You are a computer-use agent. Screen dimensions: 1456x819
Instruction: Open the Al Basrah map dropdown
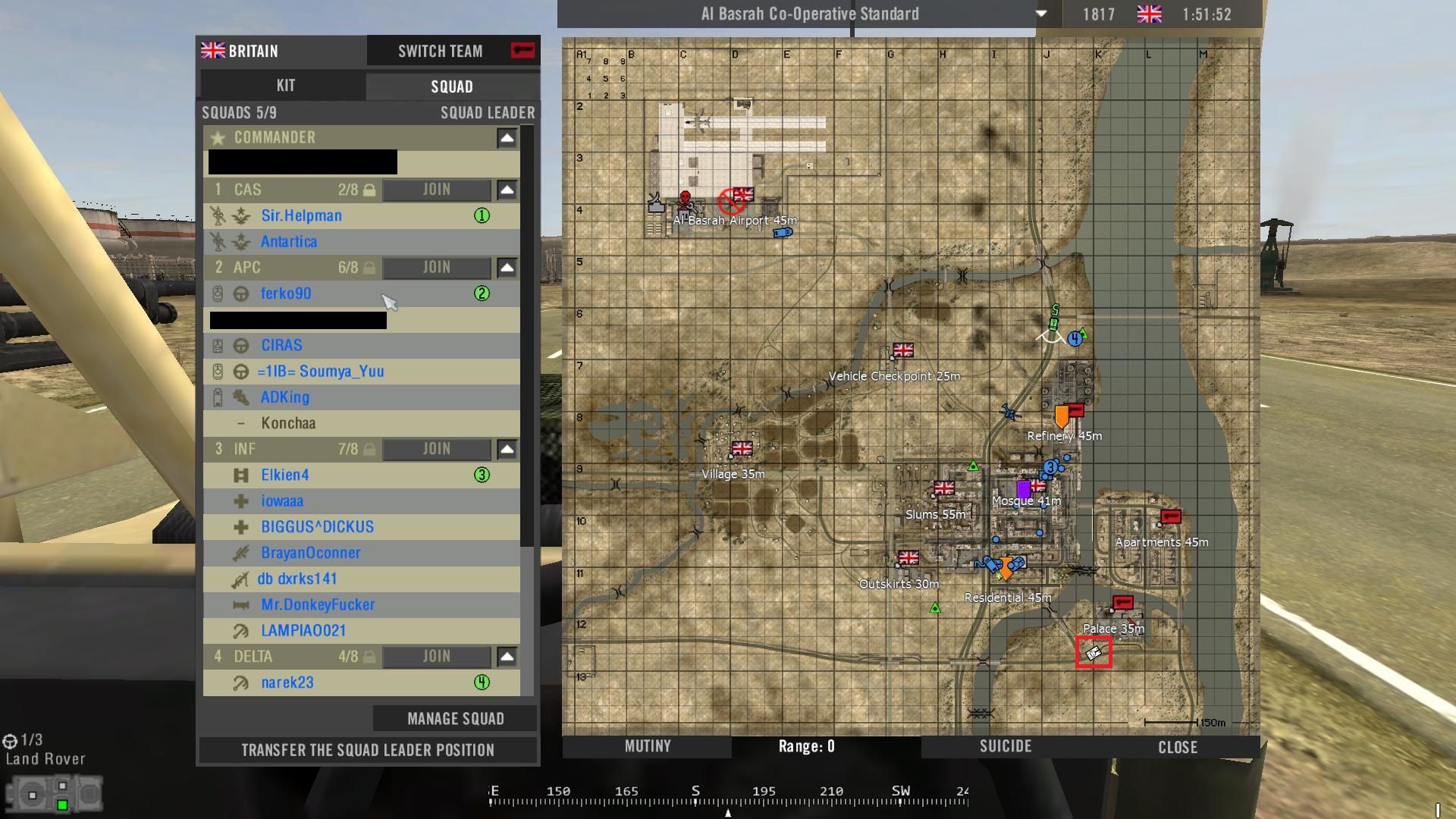pos(1041,14)
